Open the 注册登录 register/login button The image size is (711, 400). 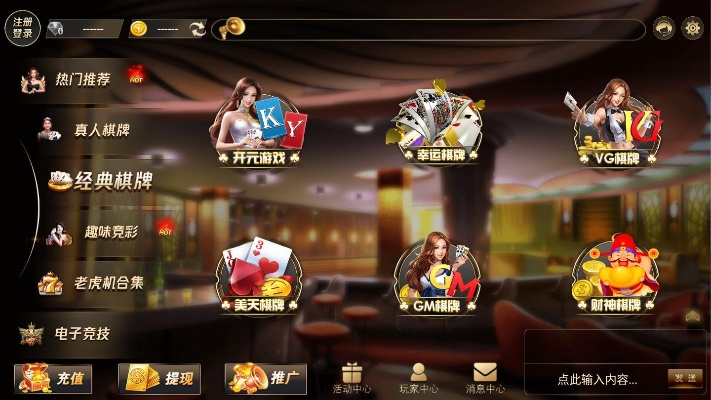22,28
